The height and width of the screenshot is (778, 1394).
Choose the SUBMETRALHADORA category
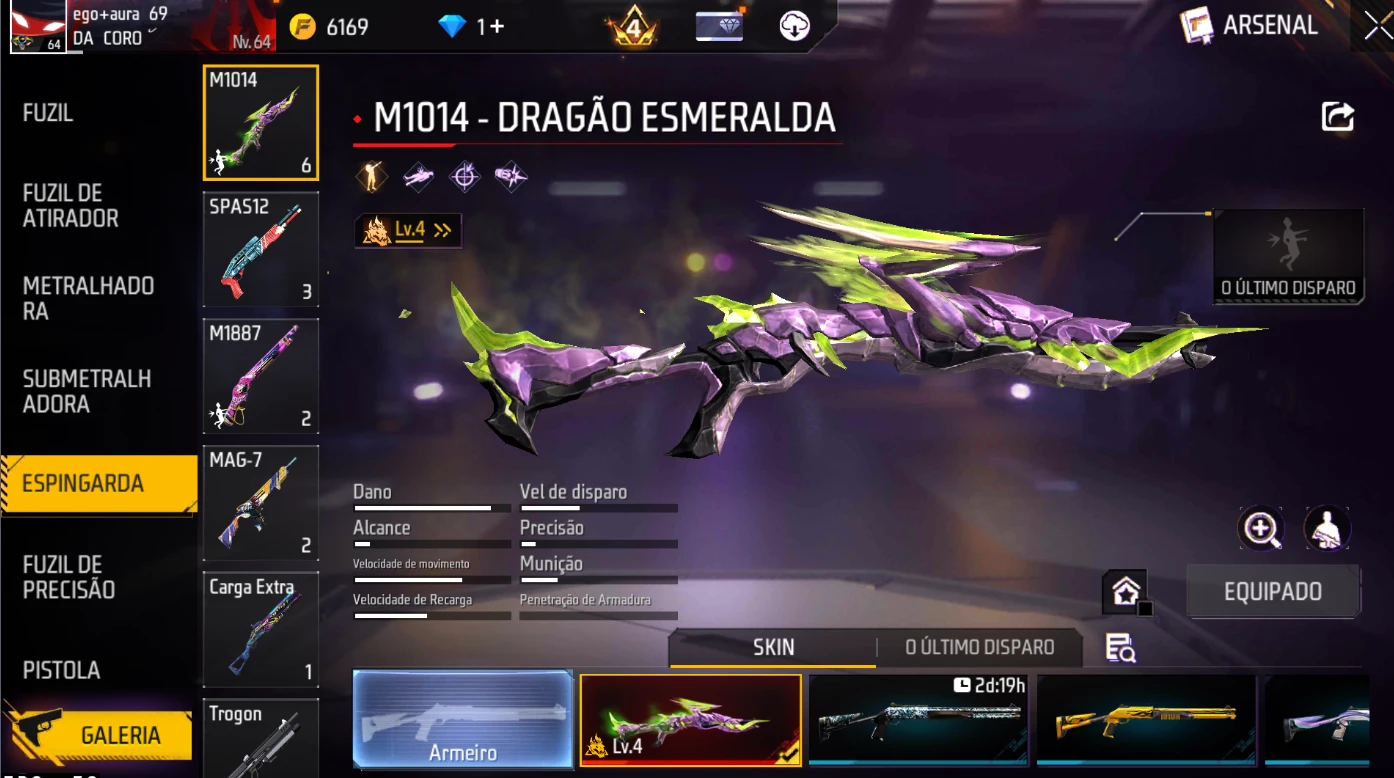coord(87,392)
